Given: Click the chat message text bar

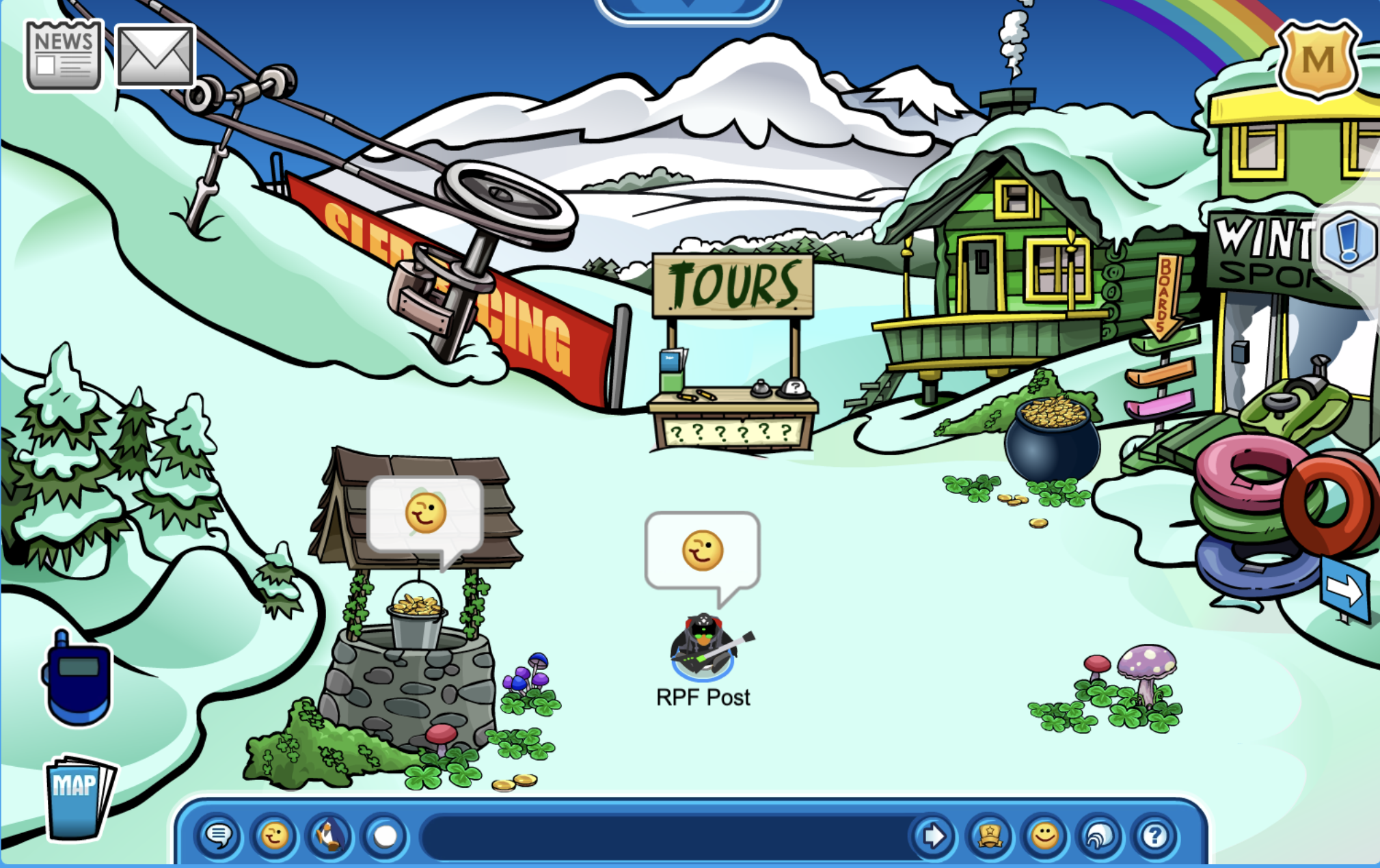Looking at the screenshot, I should pos(666,836).
